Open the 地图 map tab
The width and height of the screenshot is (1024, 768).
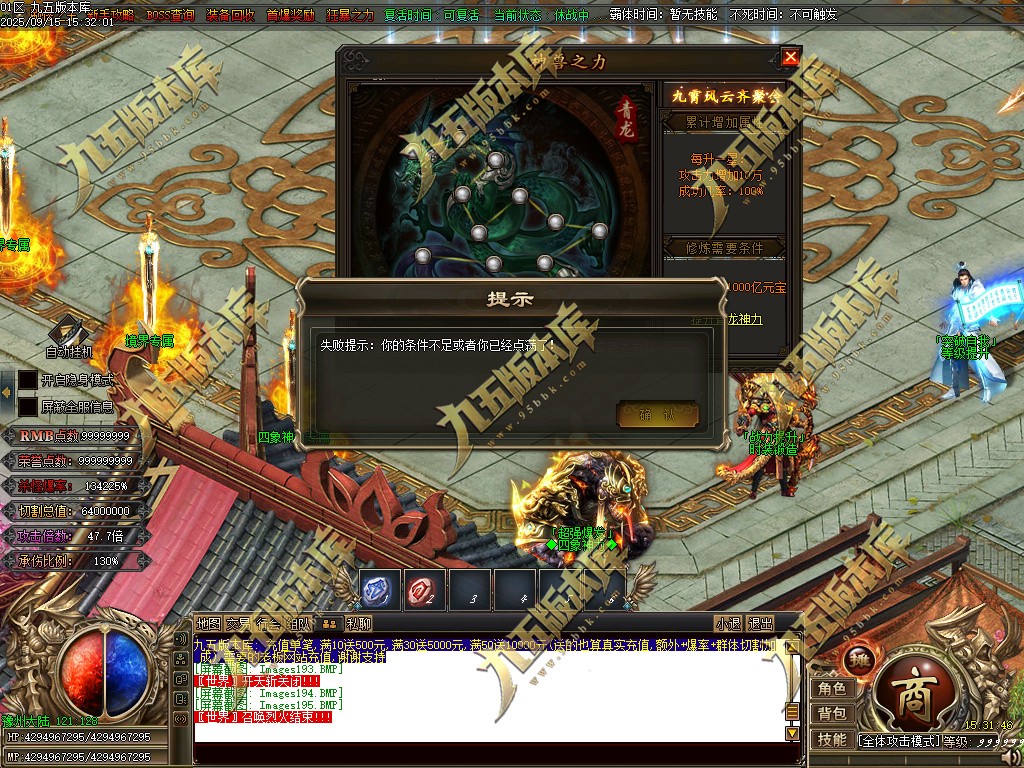[208, 623]
